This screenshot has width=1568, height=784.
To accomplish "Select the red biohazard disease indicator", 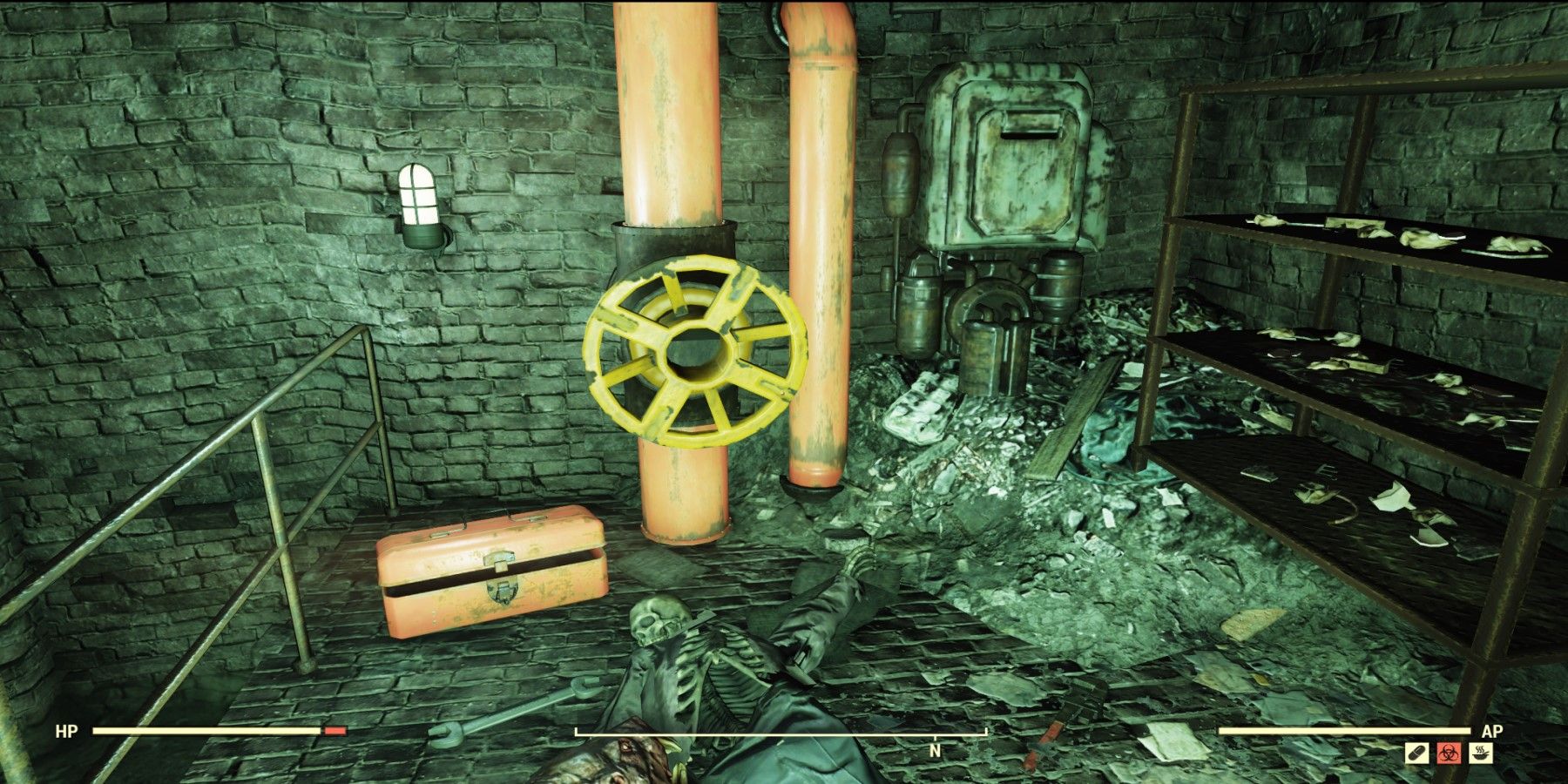I will tap(1449, 754).
